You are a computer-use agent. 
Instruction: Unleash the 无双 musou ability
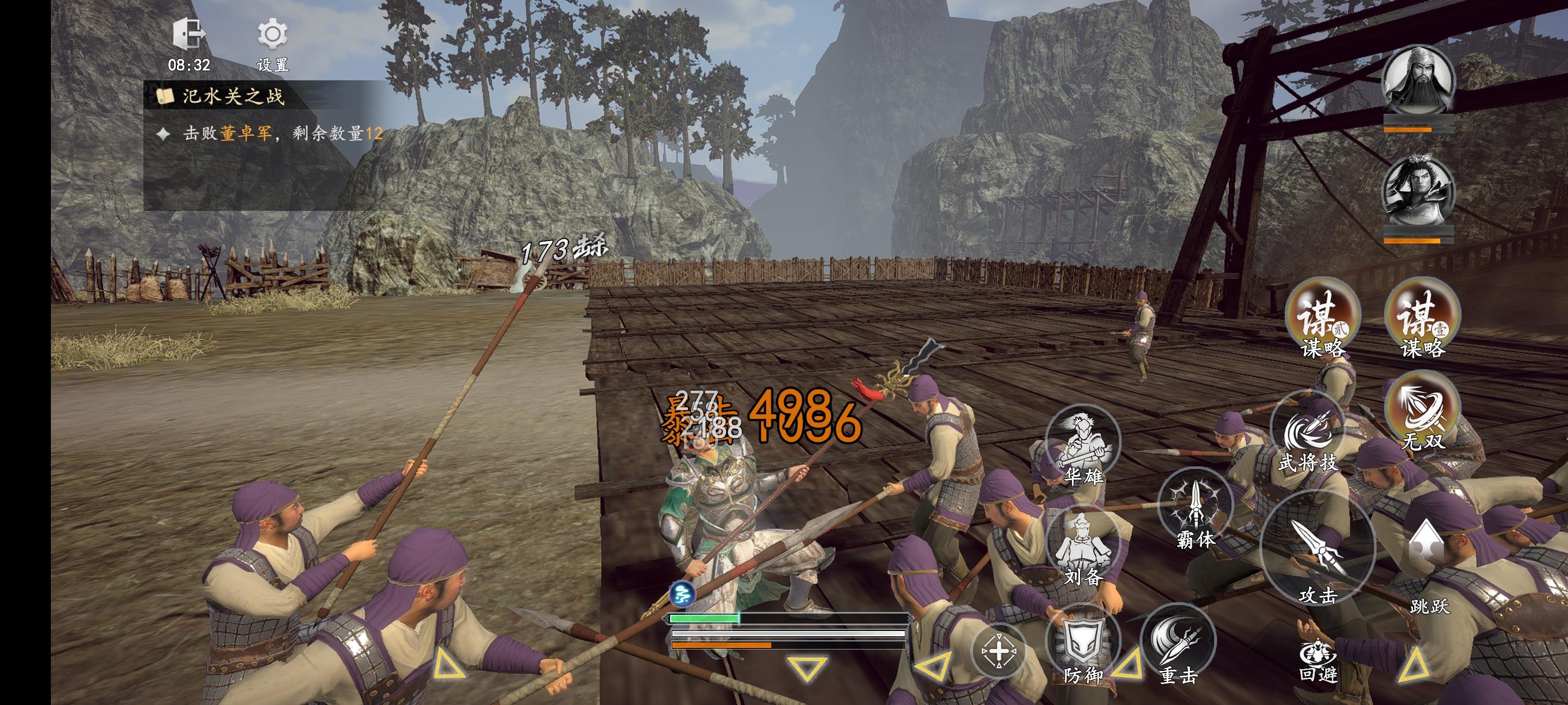coord(1422,411)
